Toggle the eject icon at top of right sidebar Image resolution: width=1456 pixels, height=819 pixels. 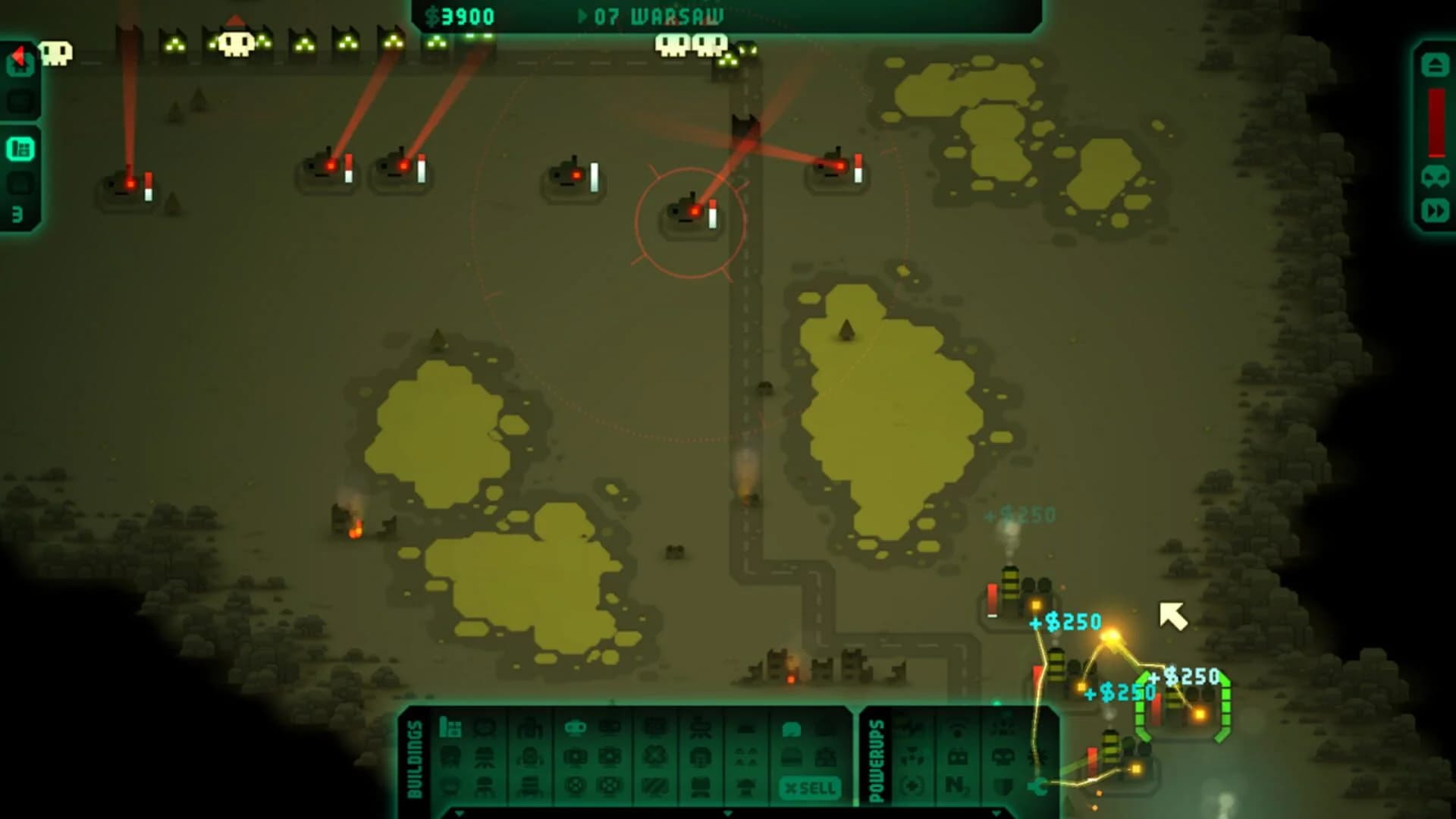coord(1436,64)
